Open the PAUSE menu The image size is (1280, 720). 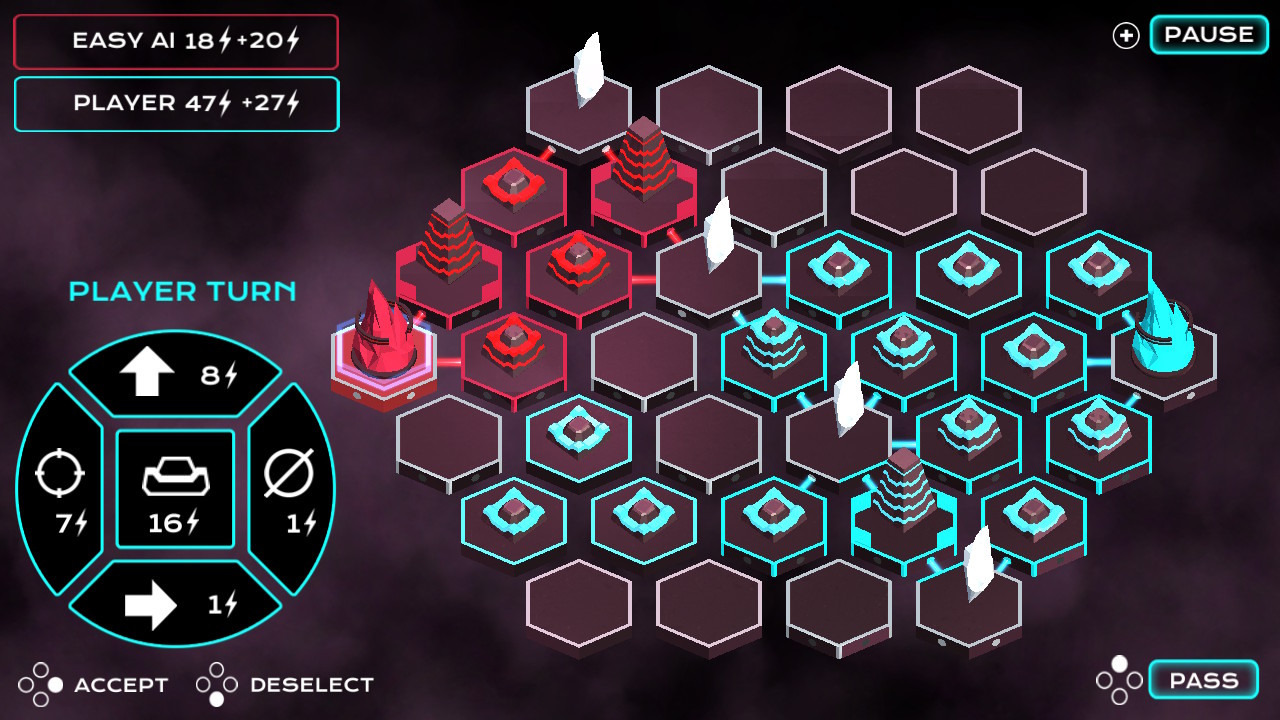(1207, 34)
